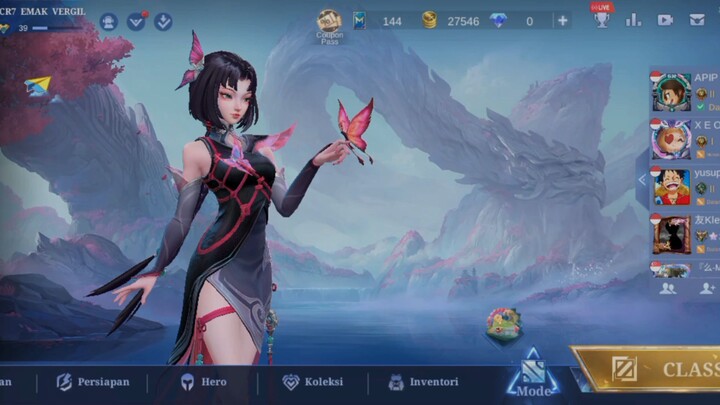This screenshot has height=405, width=720.
Task: Add diamonds with the plus button
Action: [x=563, y=20]
